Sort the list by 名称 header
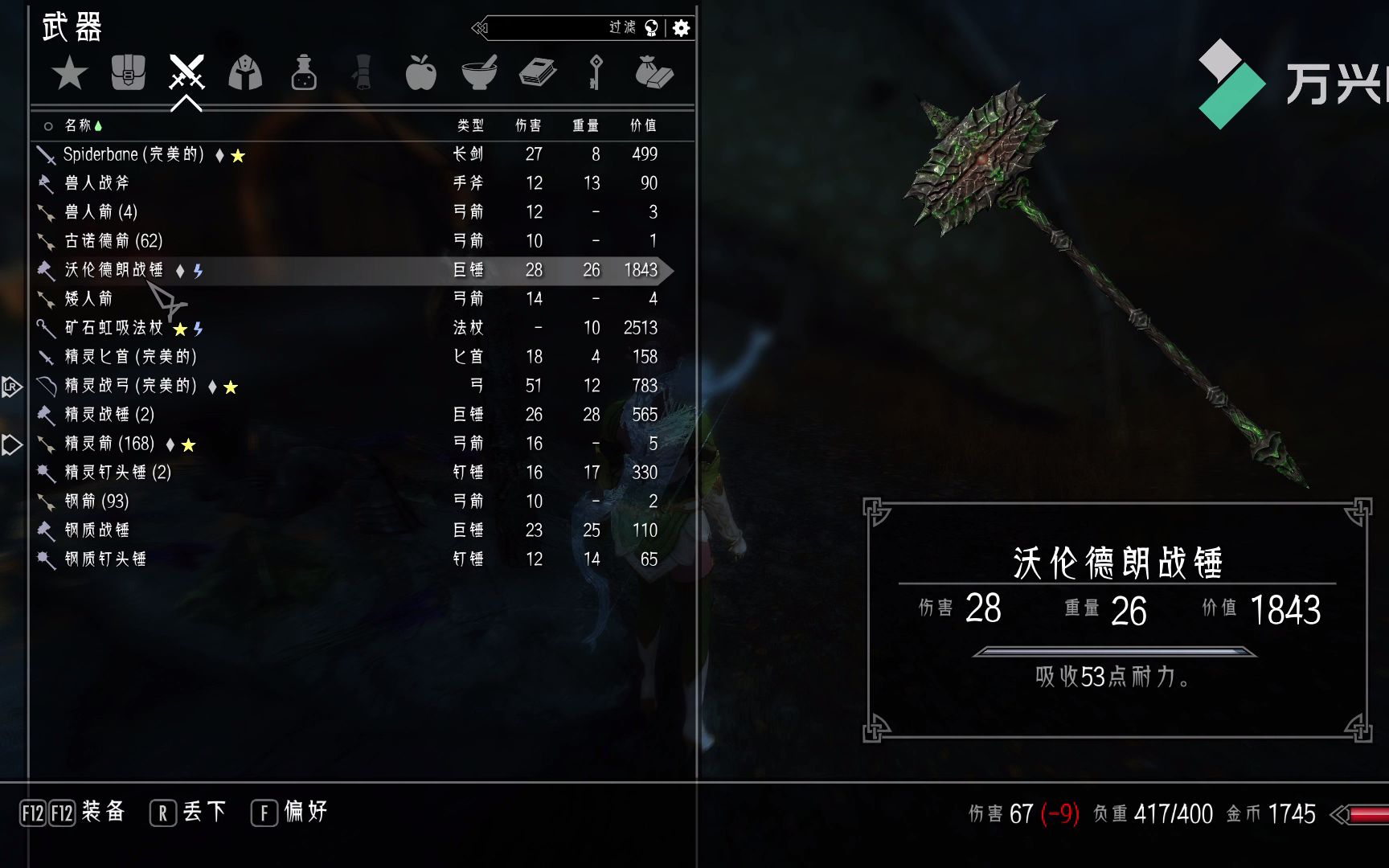The width and height of the screenshot is (1389, 868). [78, 125]
